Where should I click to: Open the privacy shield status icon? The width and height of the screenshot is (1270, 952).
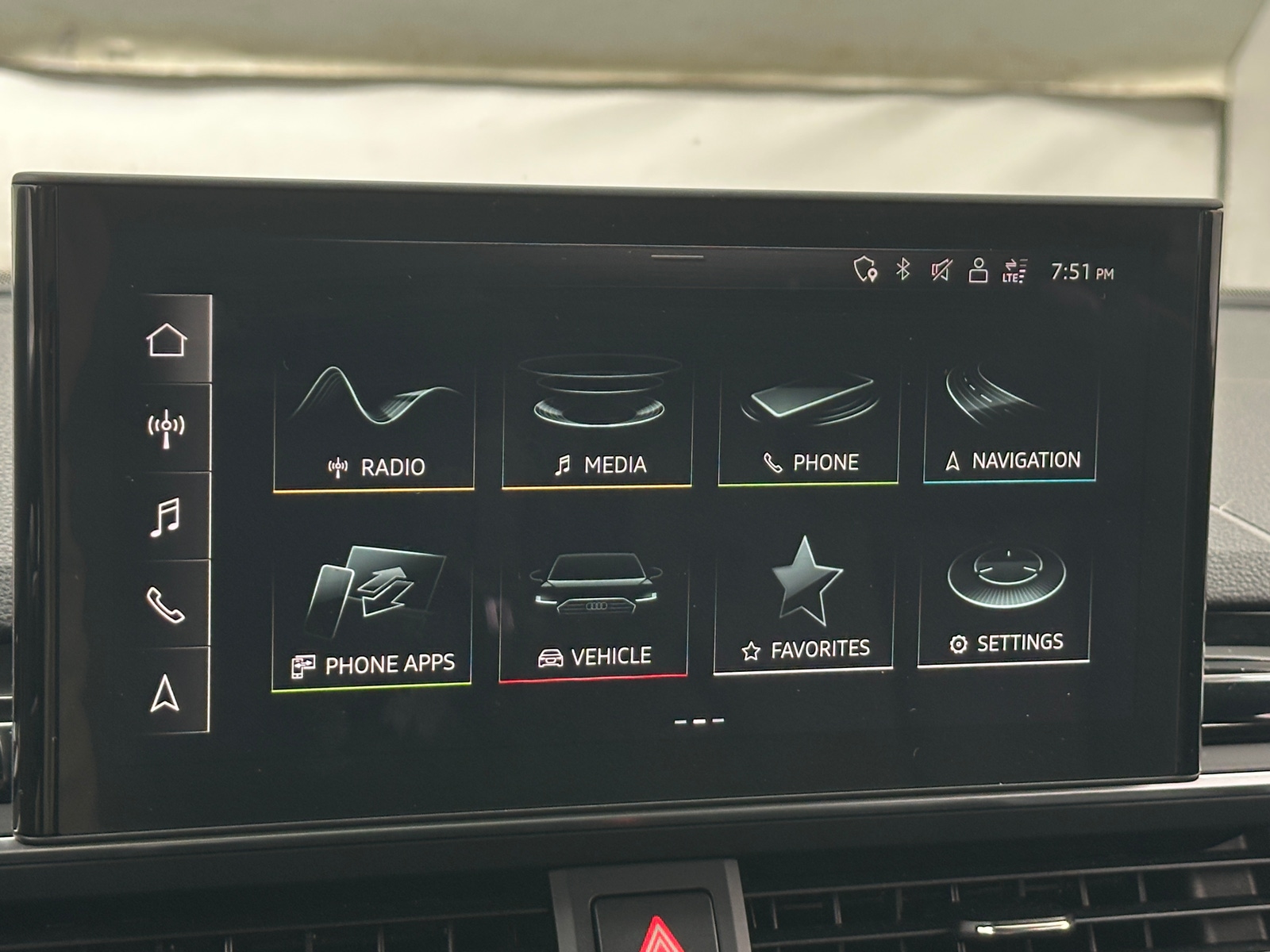(x=866, y=270)
